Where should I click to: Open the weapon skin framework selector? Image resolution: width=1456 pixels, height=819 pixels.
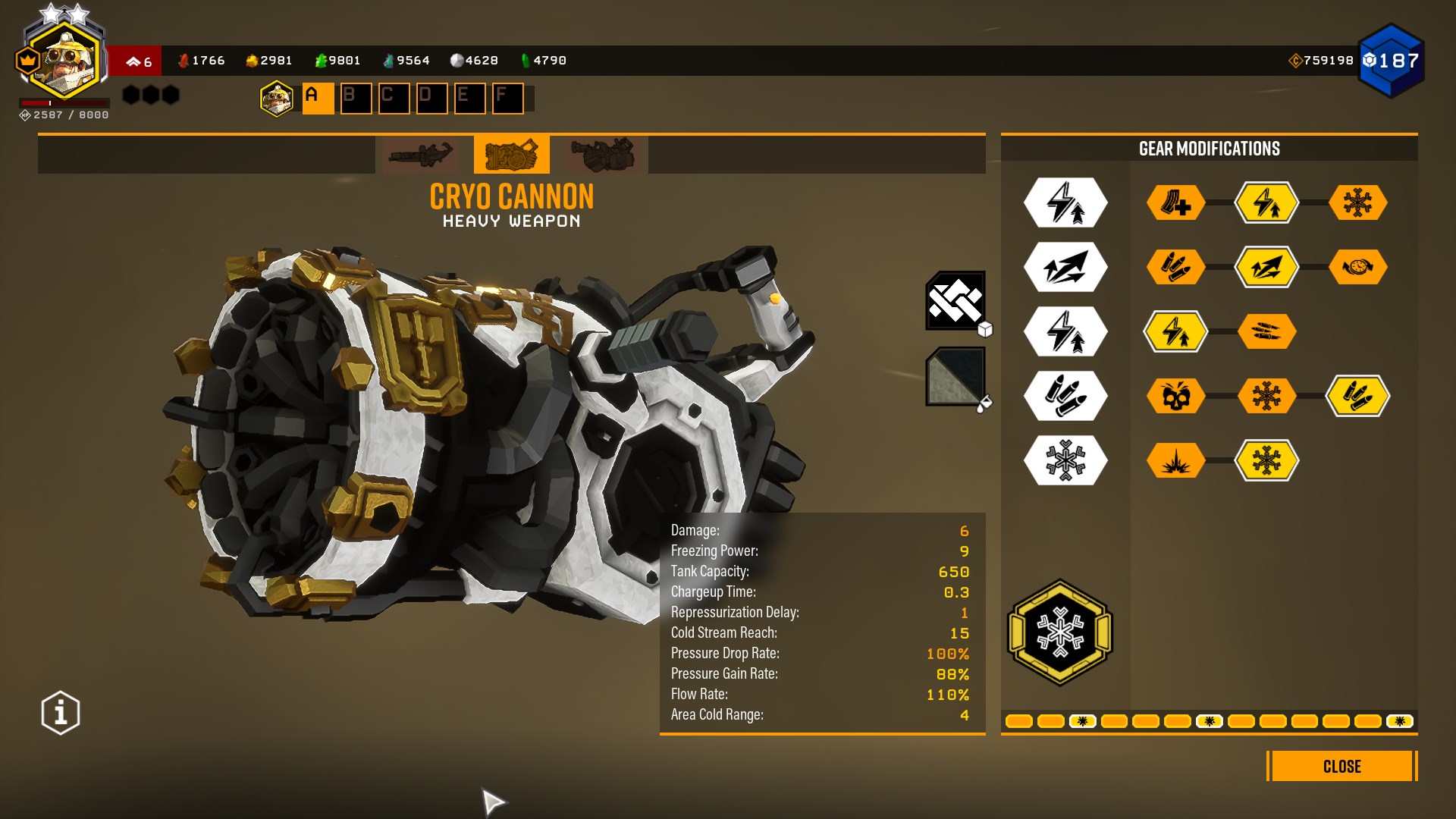pyautogui.click(x=955, y=301)
